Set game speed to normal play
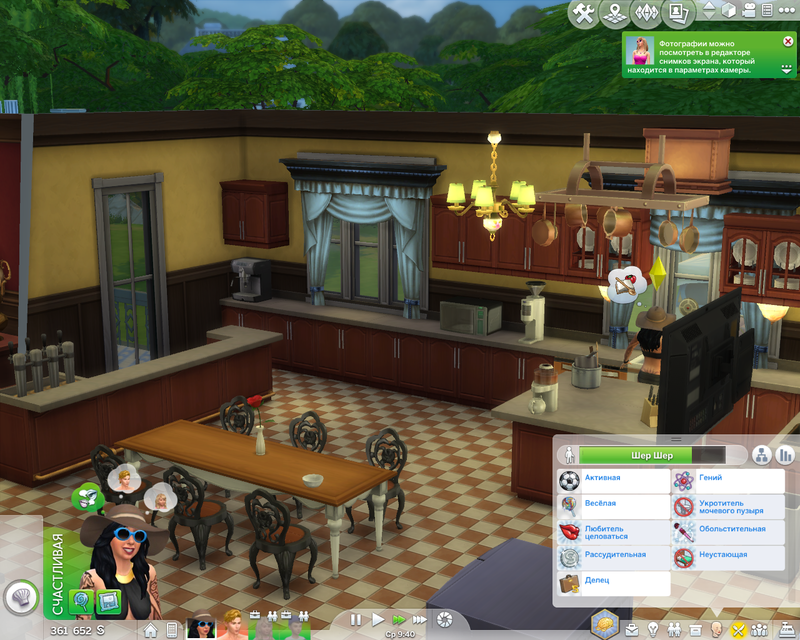The height and width of the screenshot is (640, 800). pos(377,620)
